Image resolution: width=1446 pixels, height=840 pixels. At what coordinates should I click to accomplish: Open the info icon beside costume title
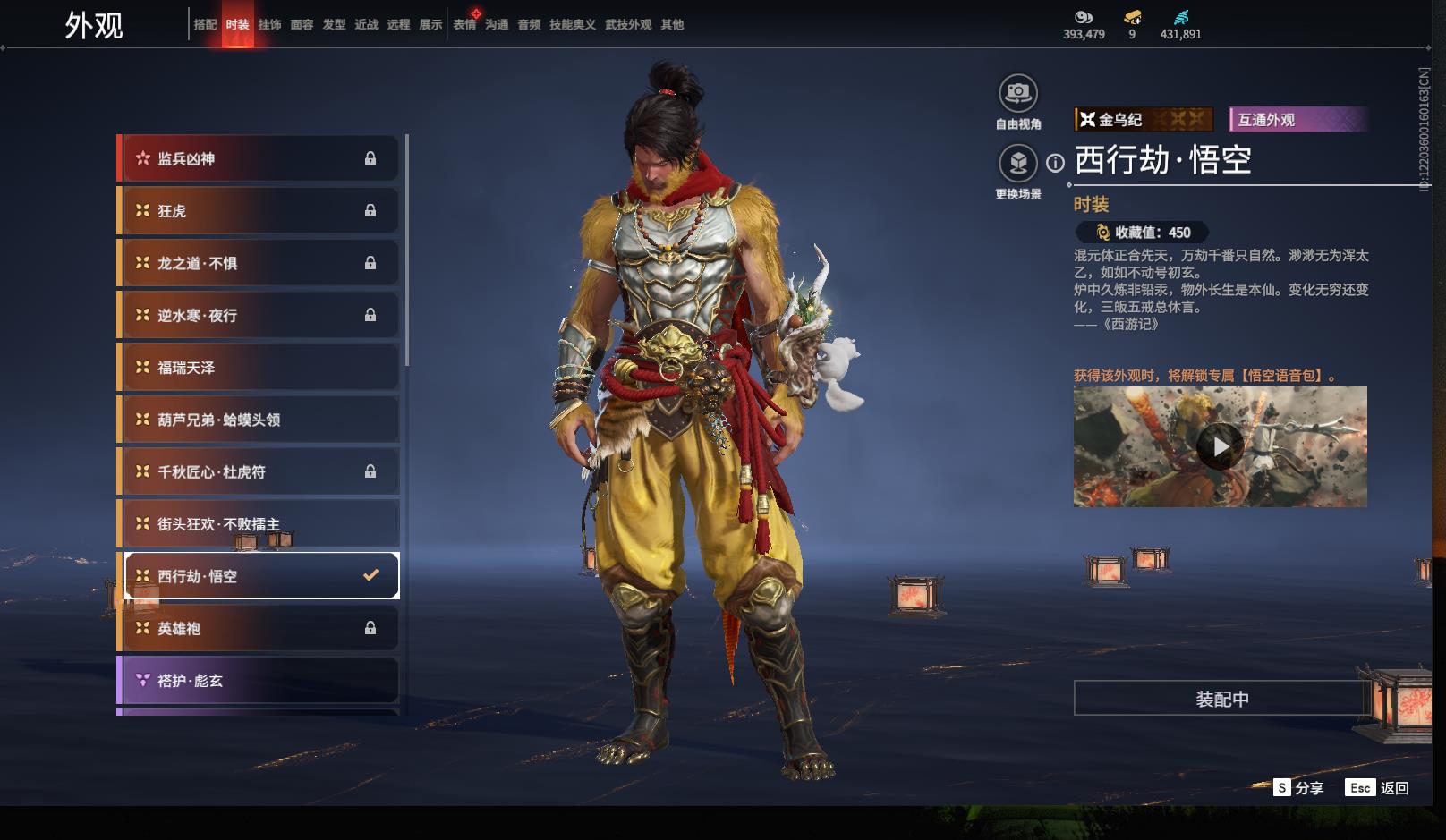tap(1056, 163)
